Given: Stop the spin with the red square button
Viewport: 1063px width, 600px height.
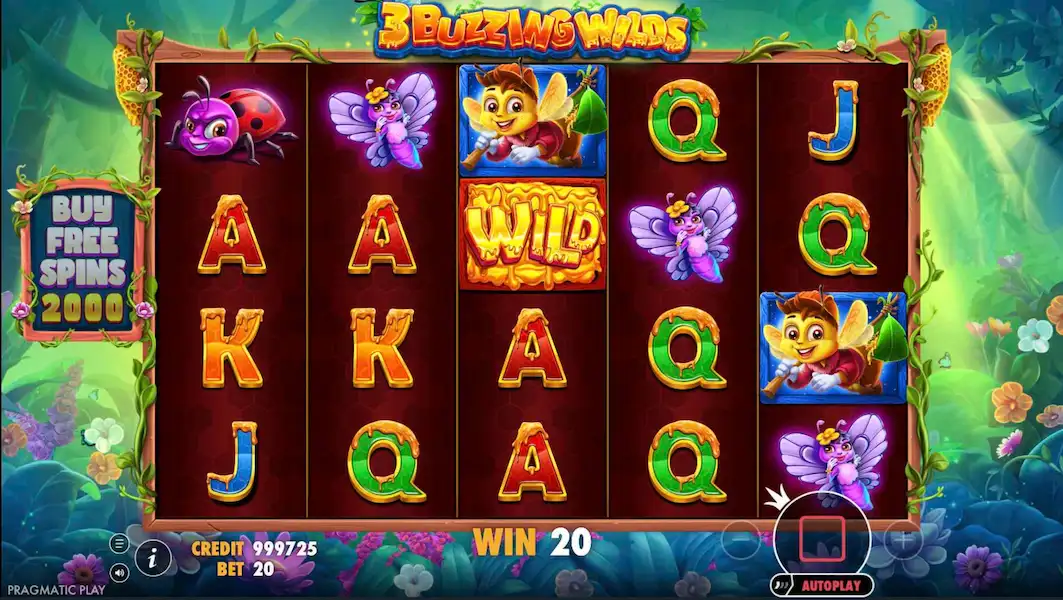Looking at the screenshot, I should point(821,541).
